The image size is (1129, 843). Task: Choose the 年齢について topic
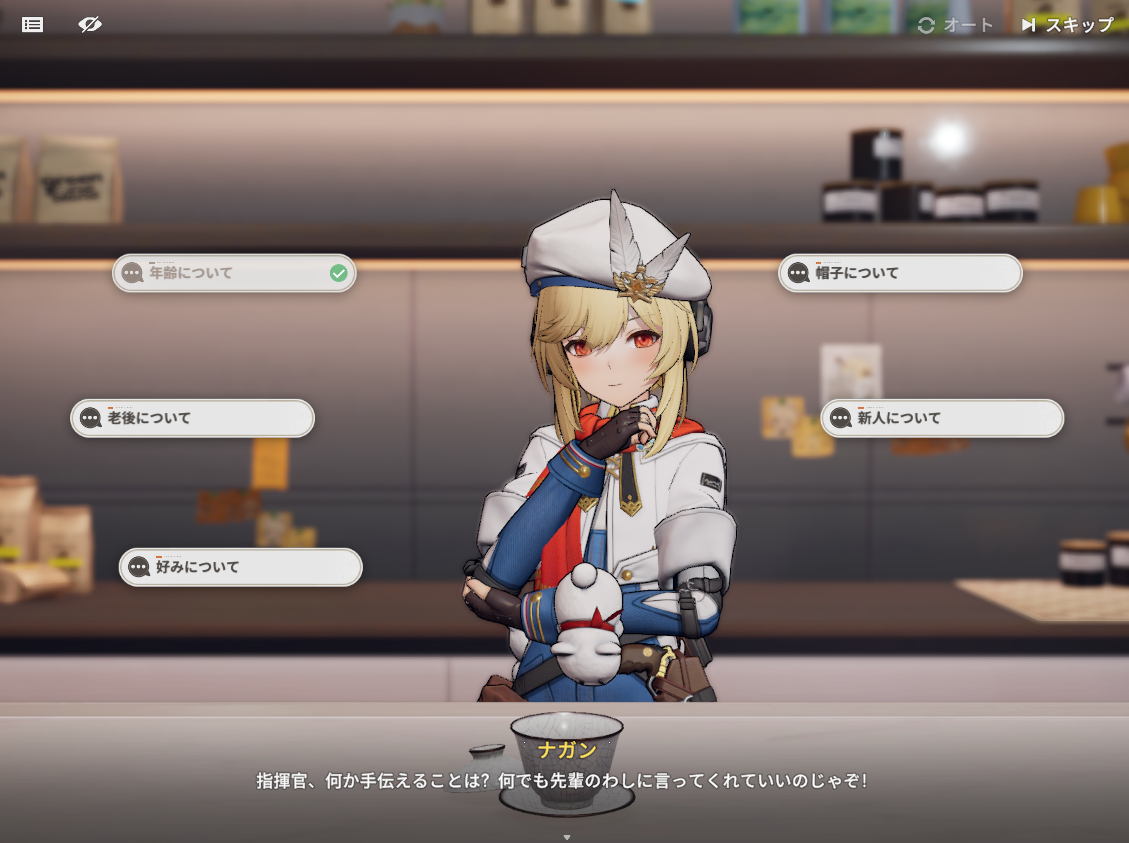pos(234,273)
